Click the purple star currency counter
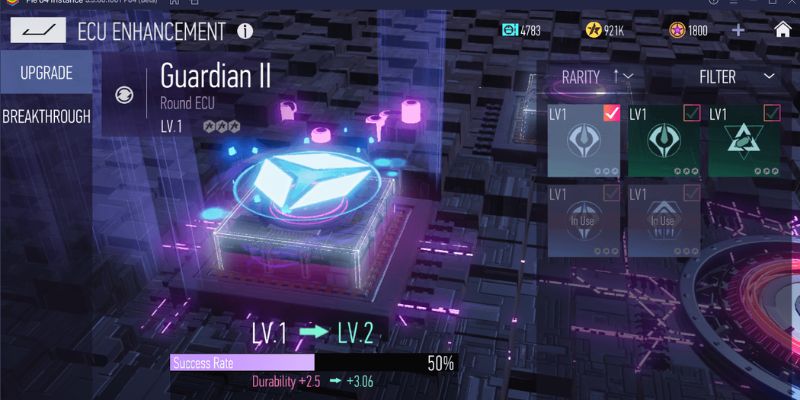 (688, 30)
